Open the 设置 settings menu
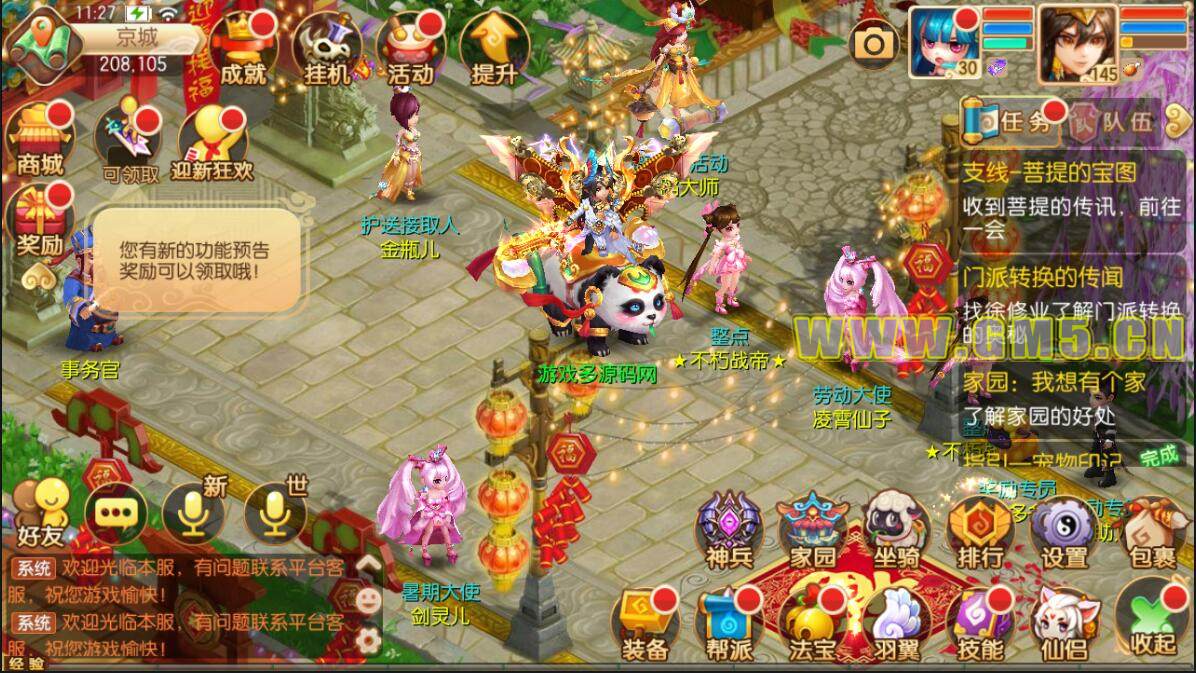Image resolution: width=1196 pixels, height=673 pixels. pyautogui.click(x=1064, y=529)
